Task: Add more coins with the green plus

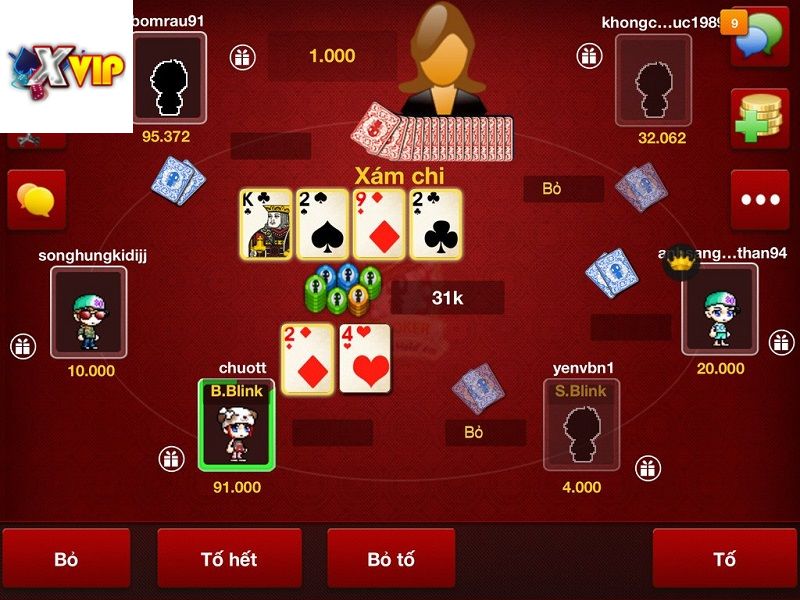Action: [x=759, y=119]
